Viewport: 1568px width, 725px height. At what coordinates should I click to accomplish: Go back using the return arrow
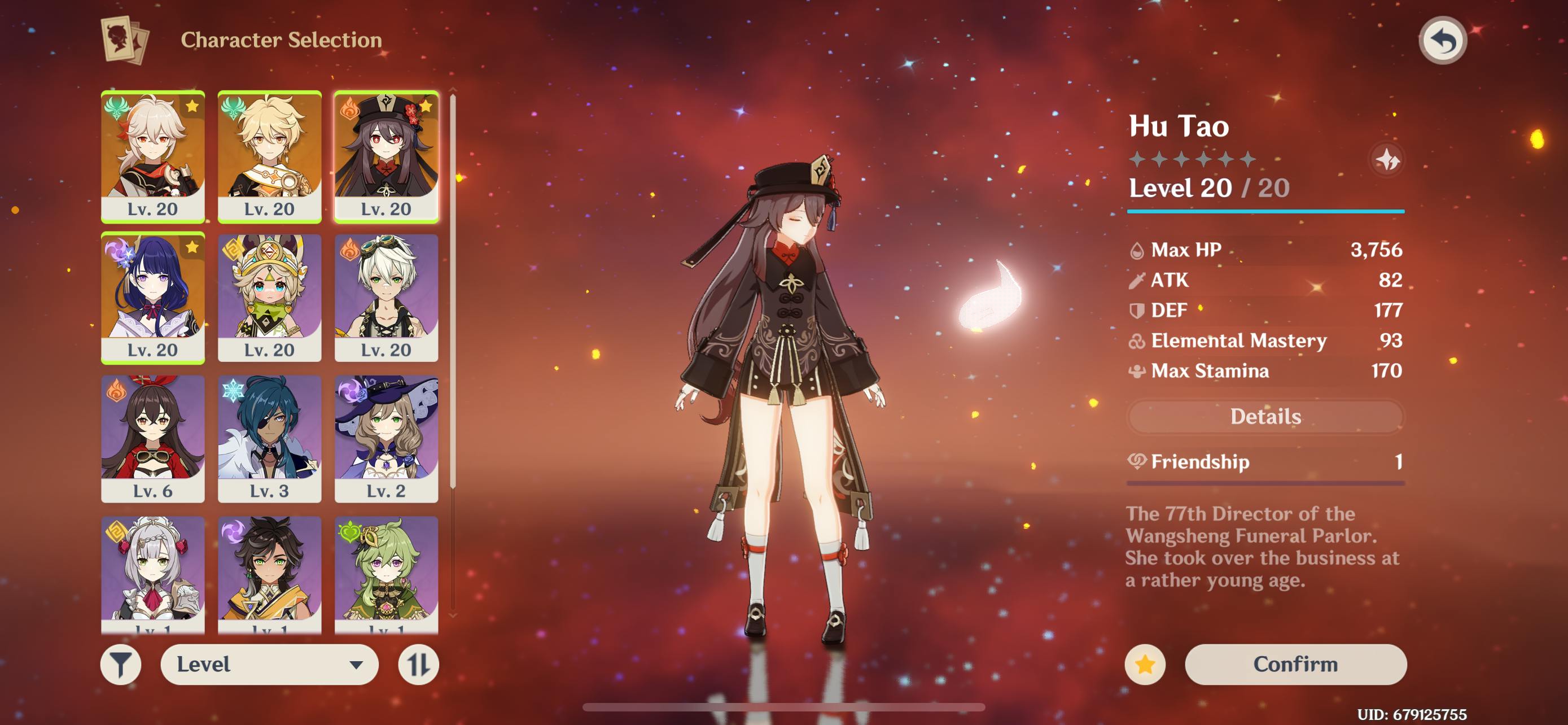[1442, 41]
